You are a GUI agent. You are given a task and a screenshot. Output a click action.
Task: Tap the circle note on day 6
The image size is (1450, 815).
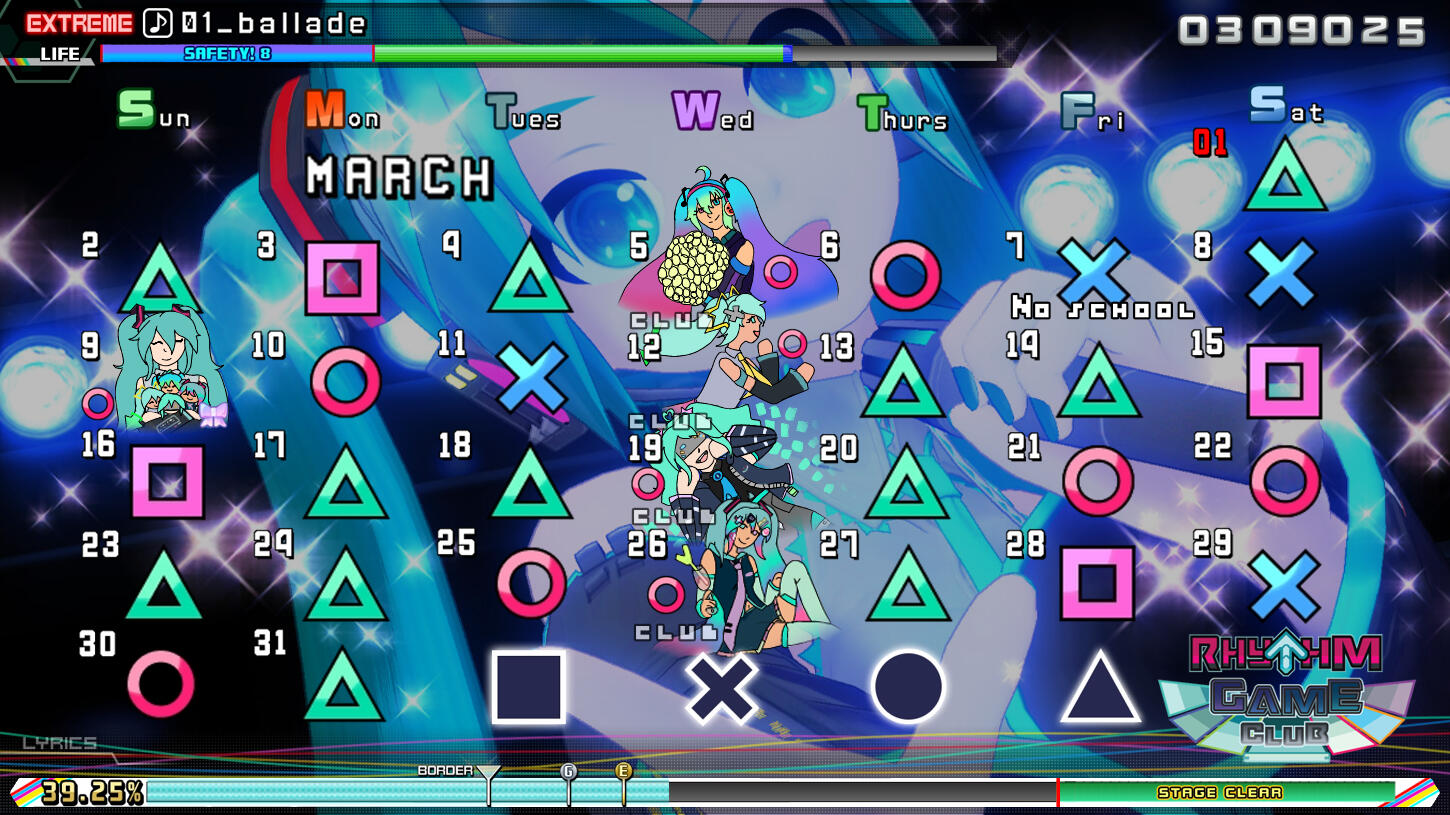[905, 275]
